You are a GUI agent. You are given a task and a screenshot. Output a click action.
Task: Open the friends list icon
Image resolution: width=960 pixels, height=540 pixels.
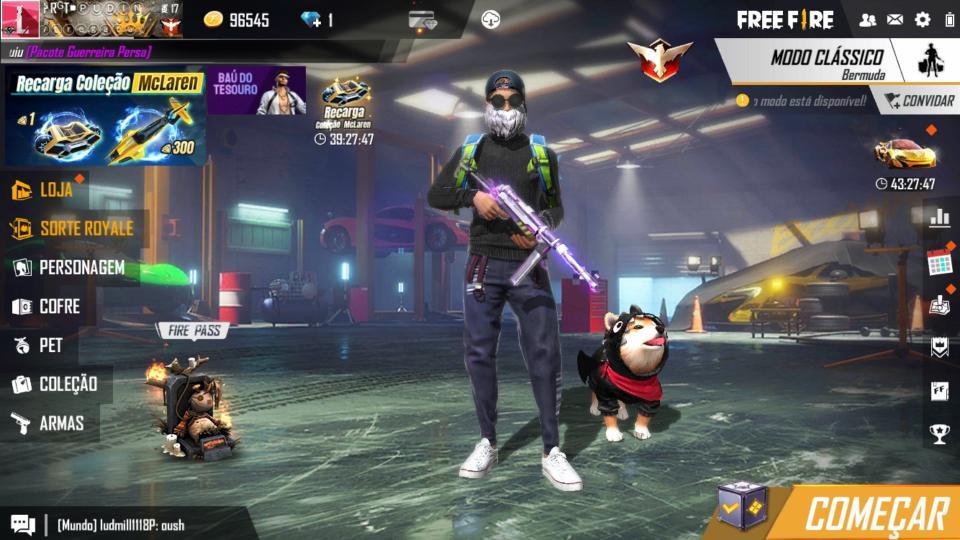pos(867,20)
